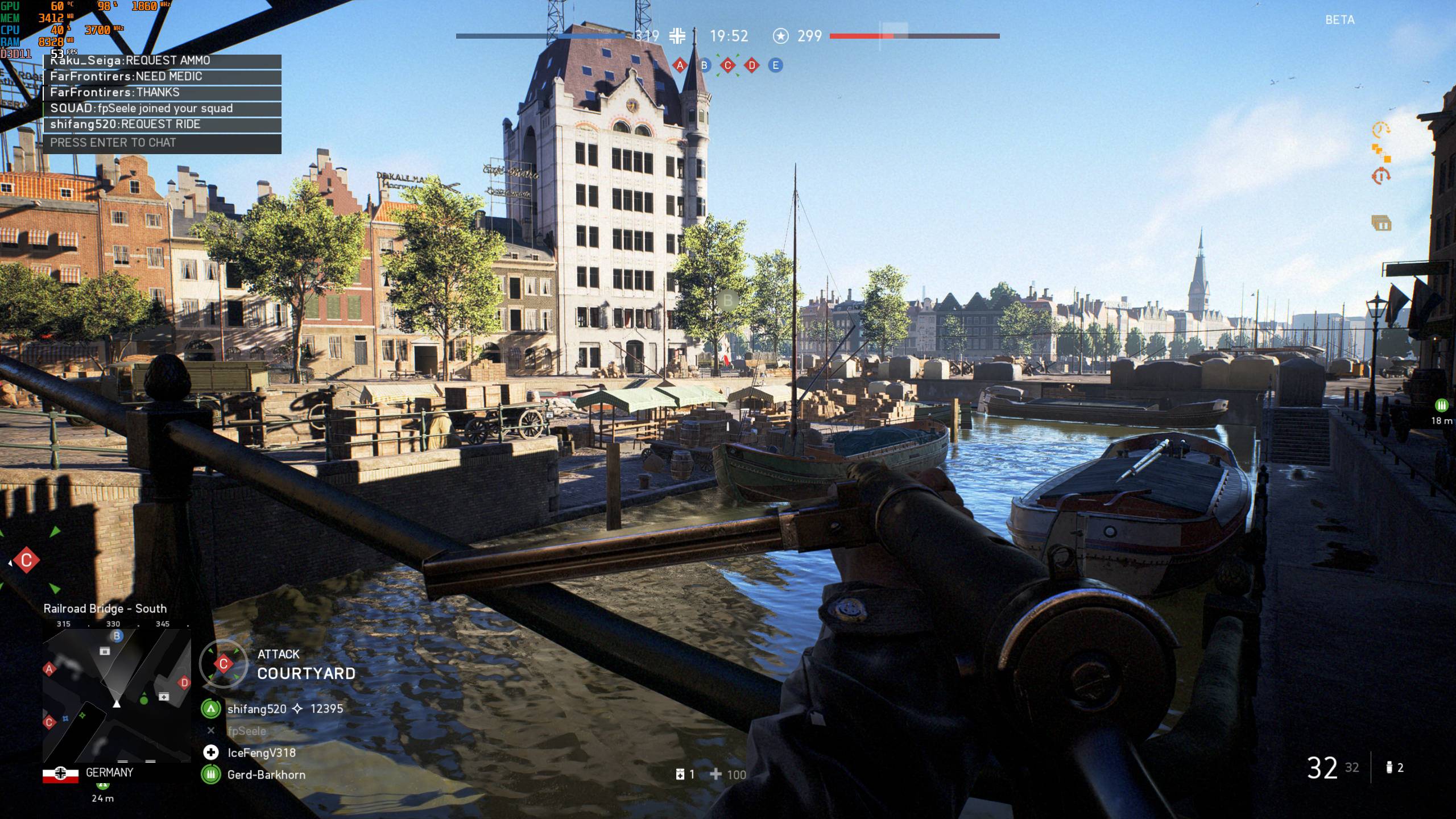This screenshot has width=1456, height=819.
Task: Select objective E flag in top bar
Action: point(775,65)
